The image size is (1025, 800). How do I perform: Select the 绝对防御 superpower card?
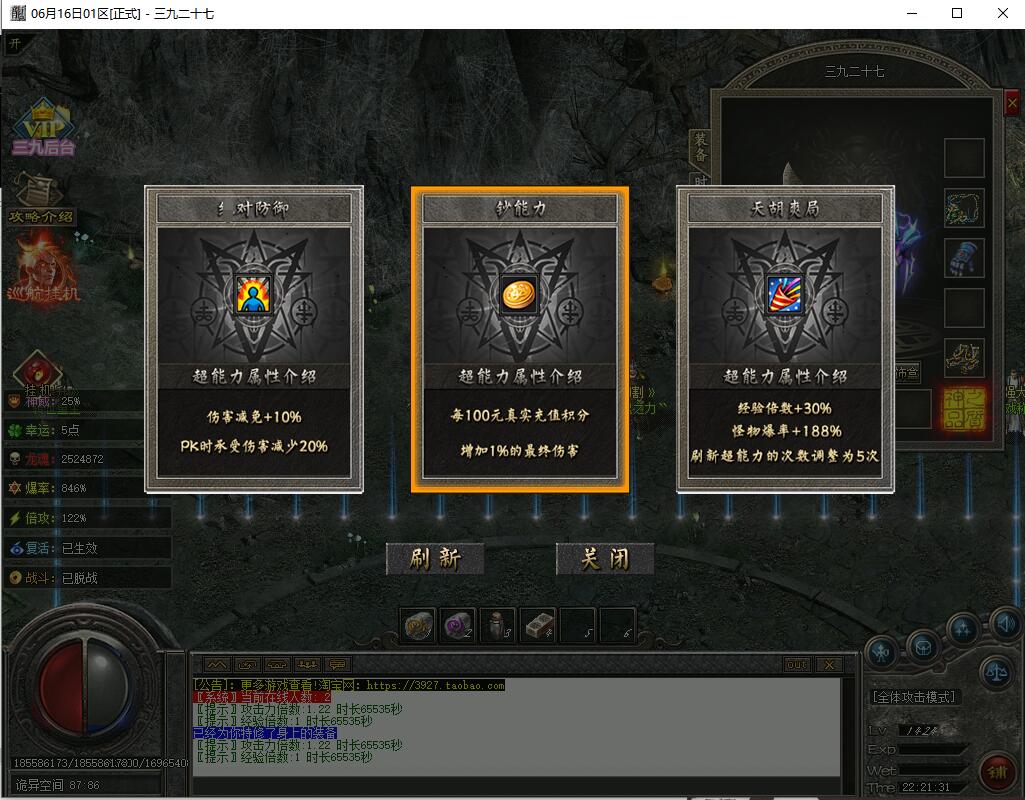coord(254,339)
